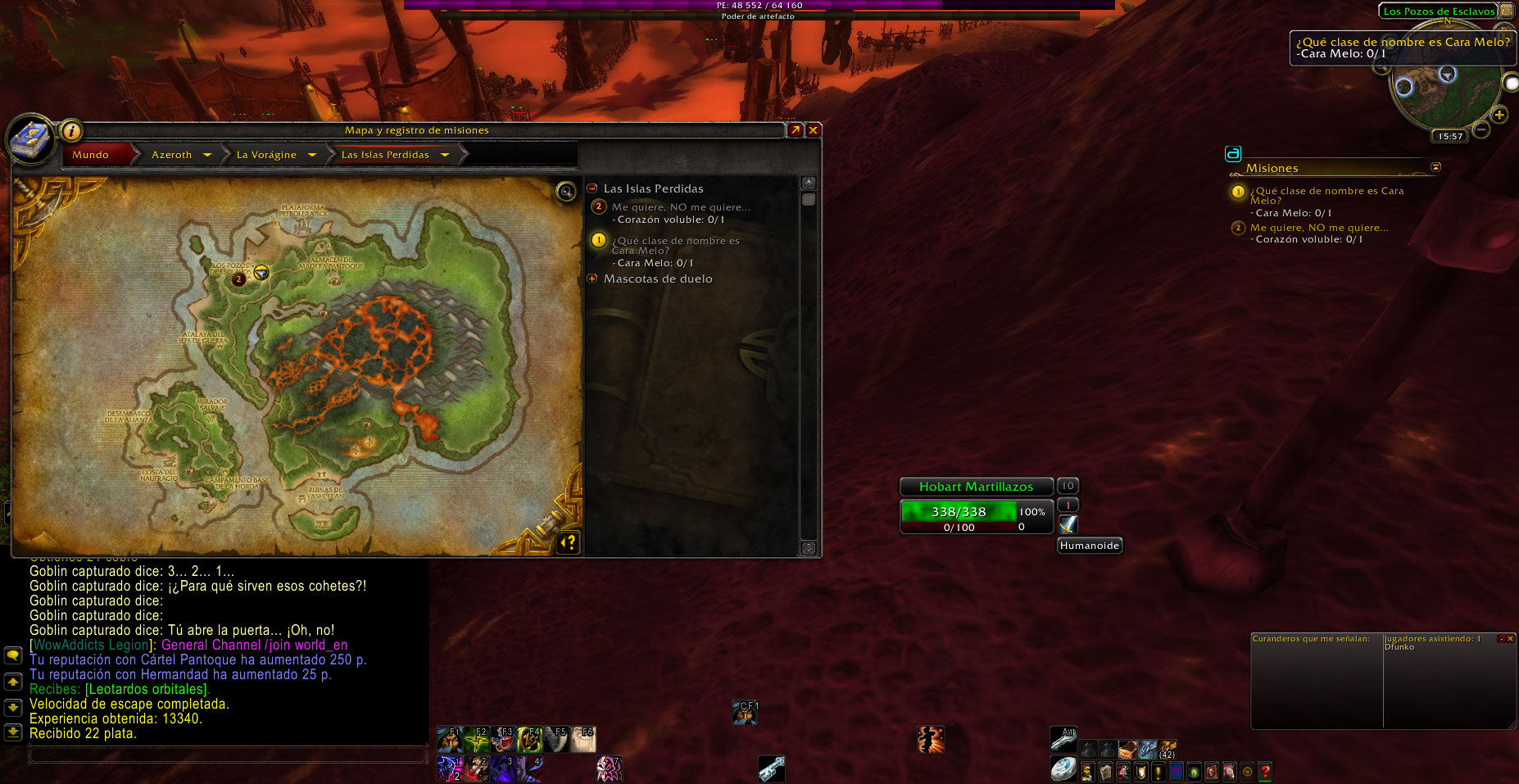Screen dimensions: 1519x784
Task: Click the map's magnifying glass filter button
Action: (x=565, y=192)
